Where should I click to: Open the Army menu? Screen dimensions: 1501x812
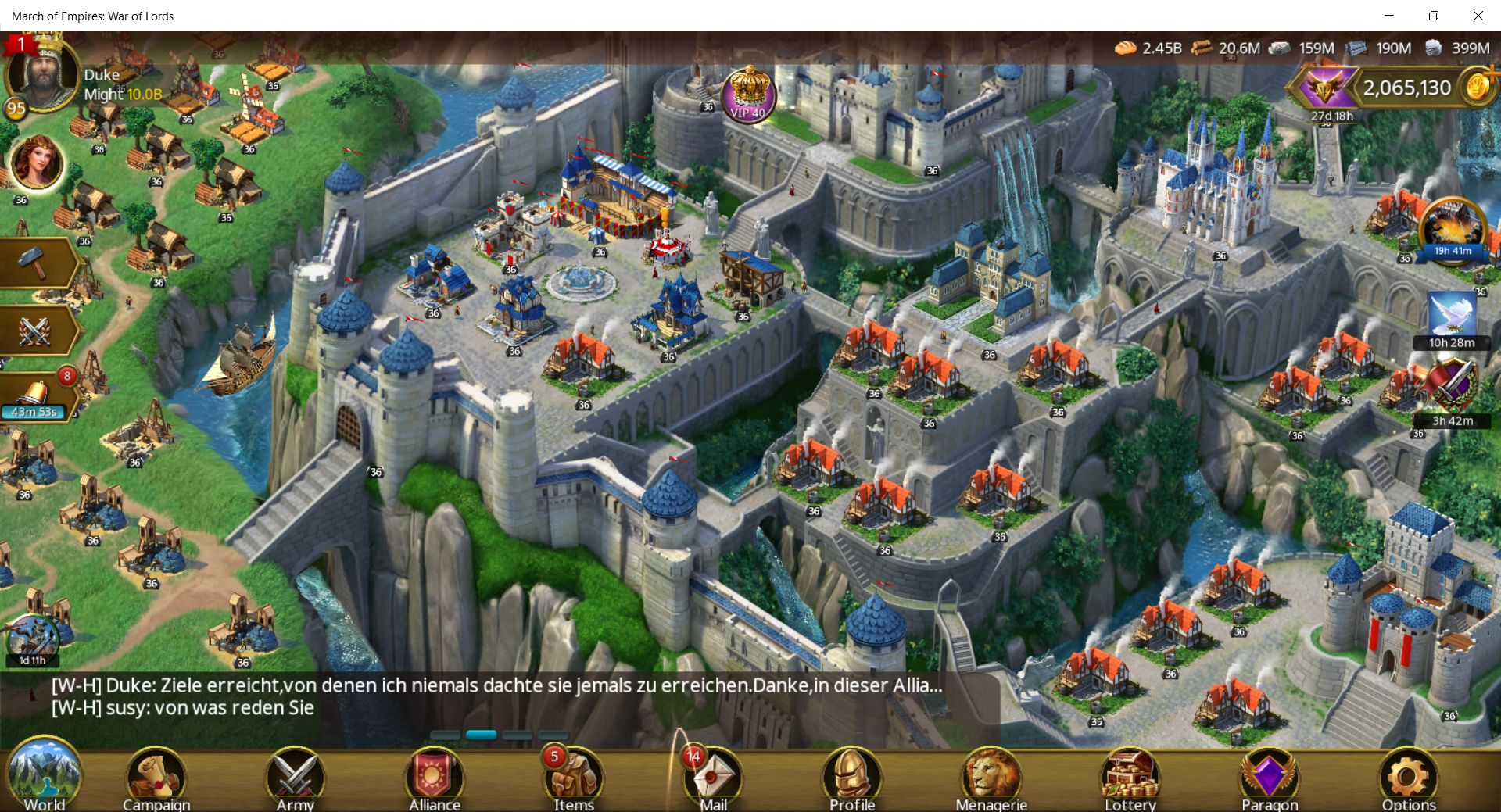pos(295,778)
